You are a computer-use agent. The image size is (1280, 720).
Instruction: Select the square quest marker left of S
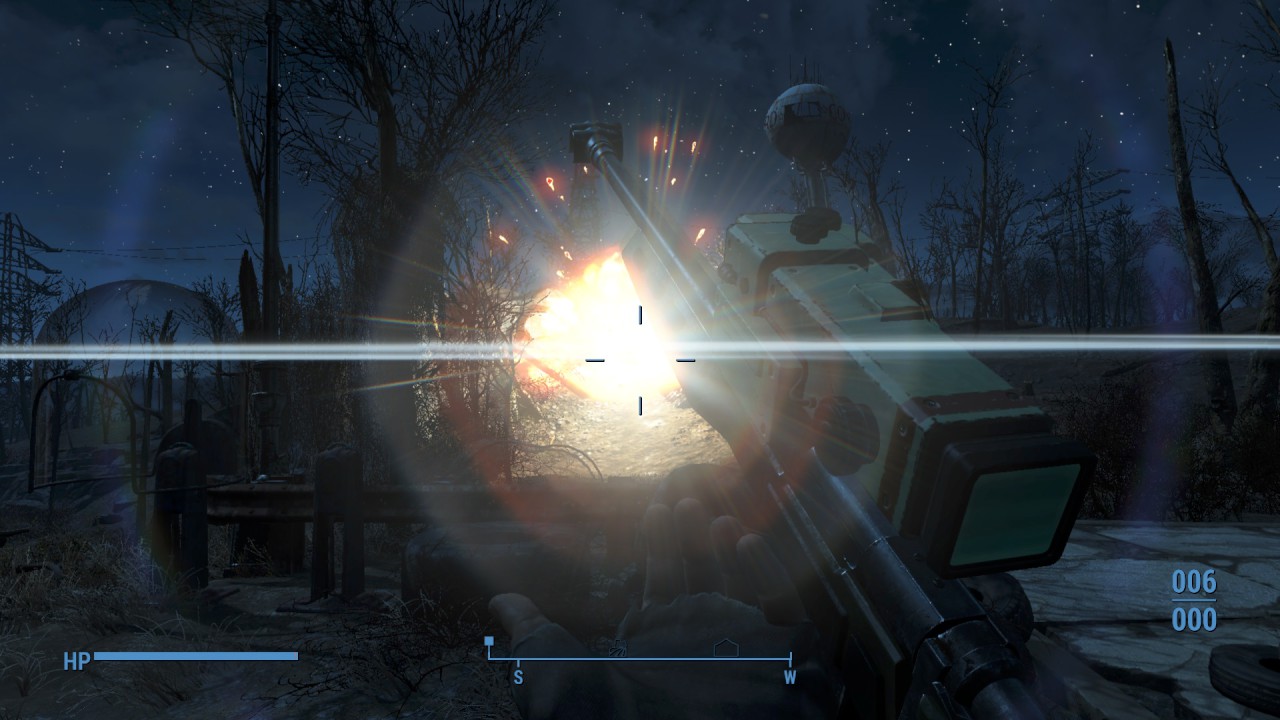tap(488, 641)
